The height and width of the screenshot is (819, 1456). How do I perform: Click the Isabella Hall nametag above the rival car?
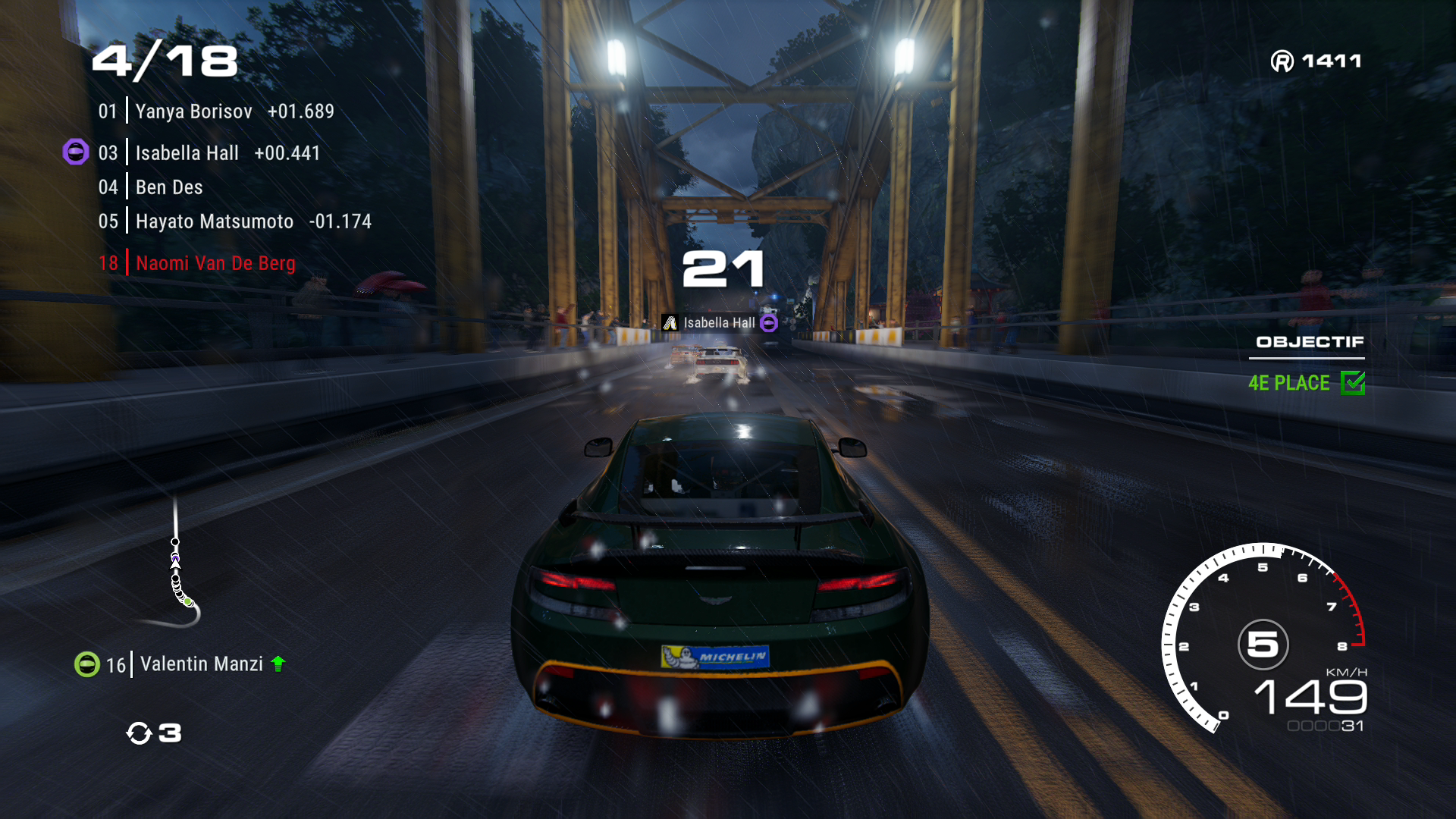(719, 323)
